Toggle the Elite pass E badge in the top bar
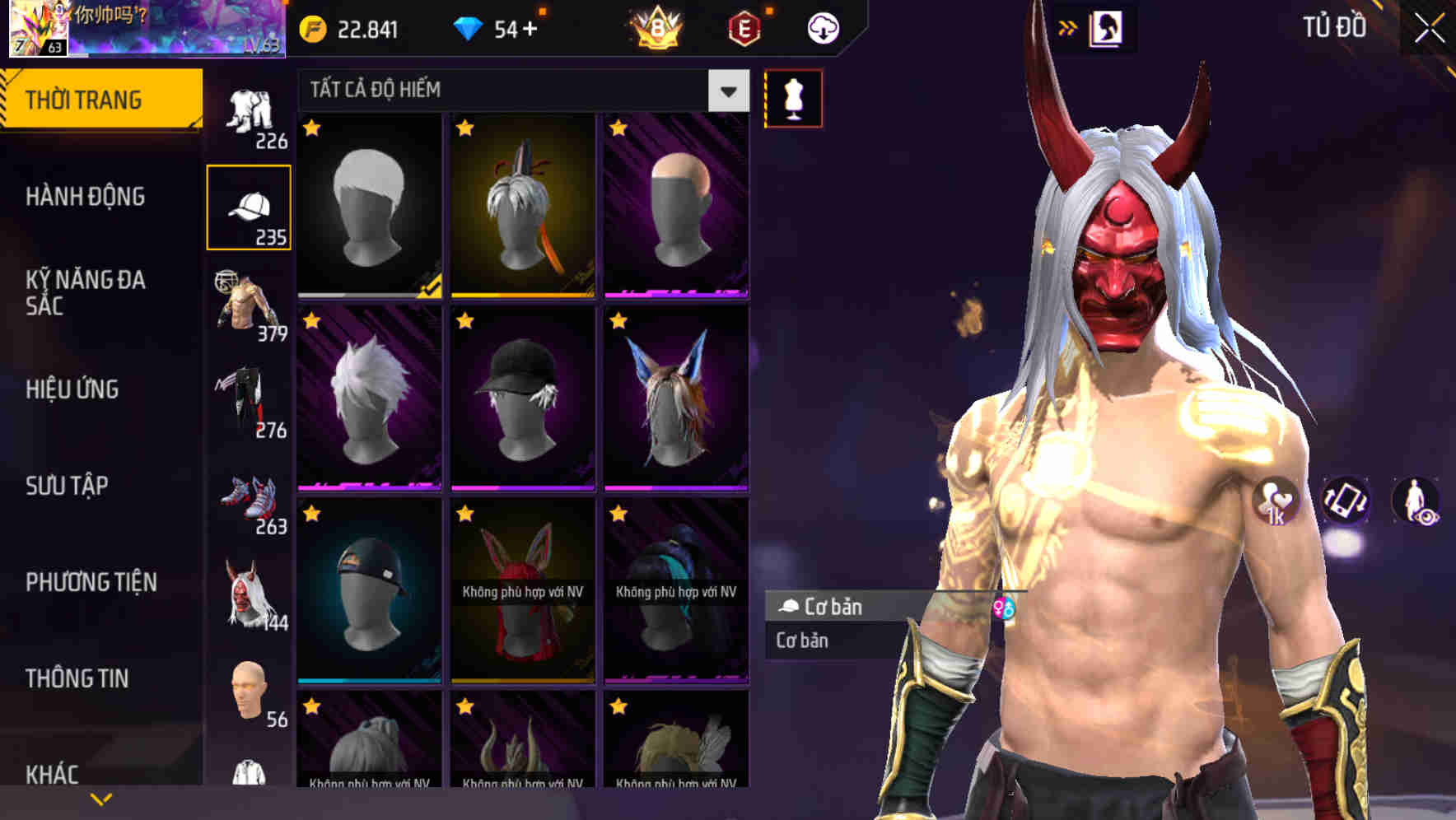 click(744, 27)
